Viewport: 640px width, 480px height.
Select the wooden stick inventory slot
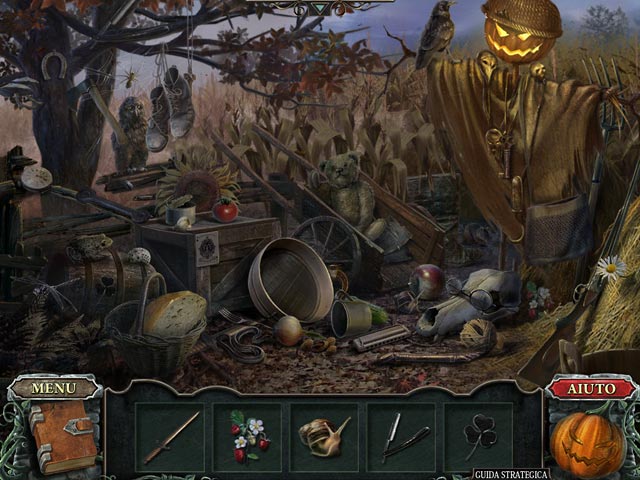tap(170, 437)
